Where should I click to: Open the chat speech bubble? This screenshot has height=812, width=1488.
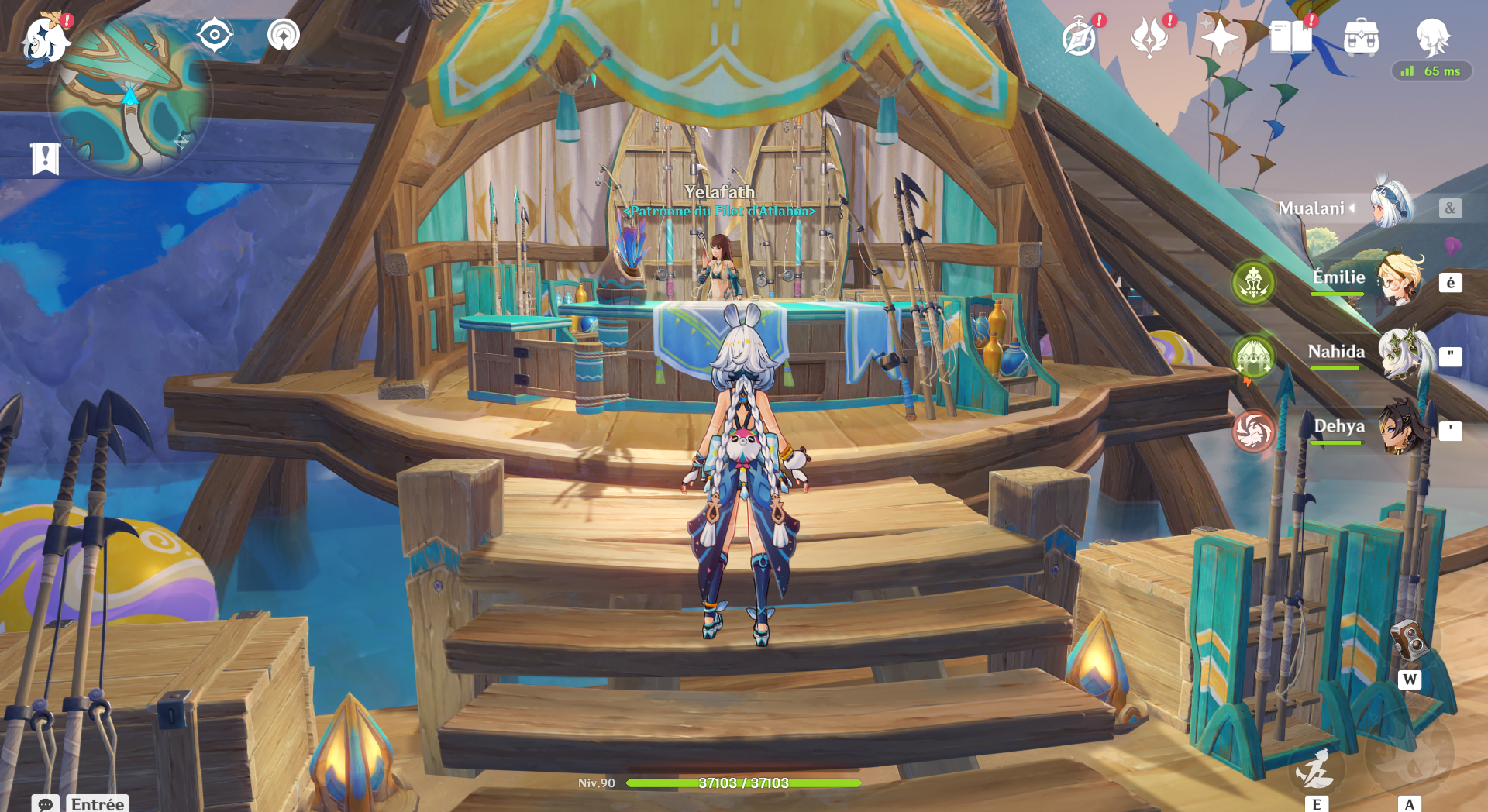click(45, 804)
